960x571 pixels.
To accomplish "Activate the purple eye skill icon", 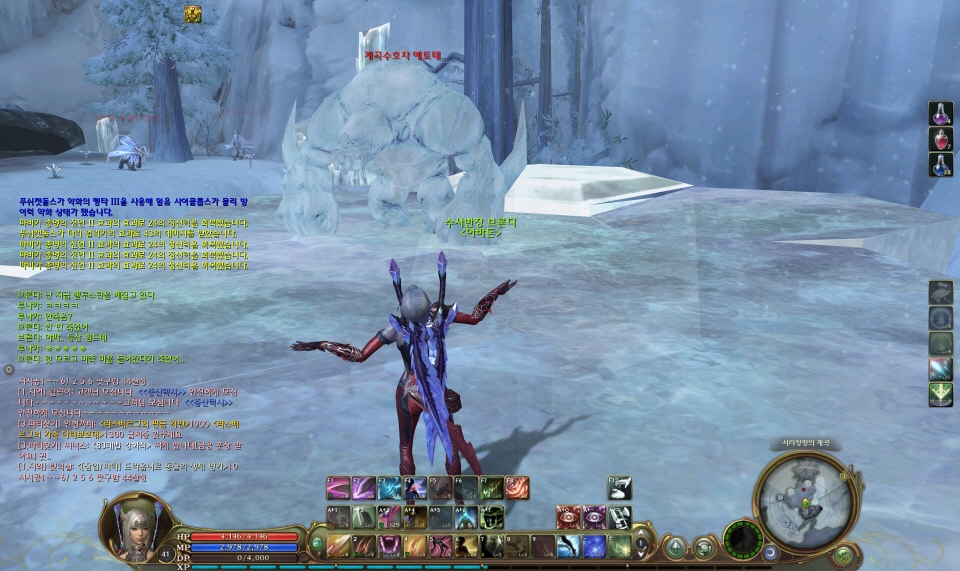I will click(594, 517).
